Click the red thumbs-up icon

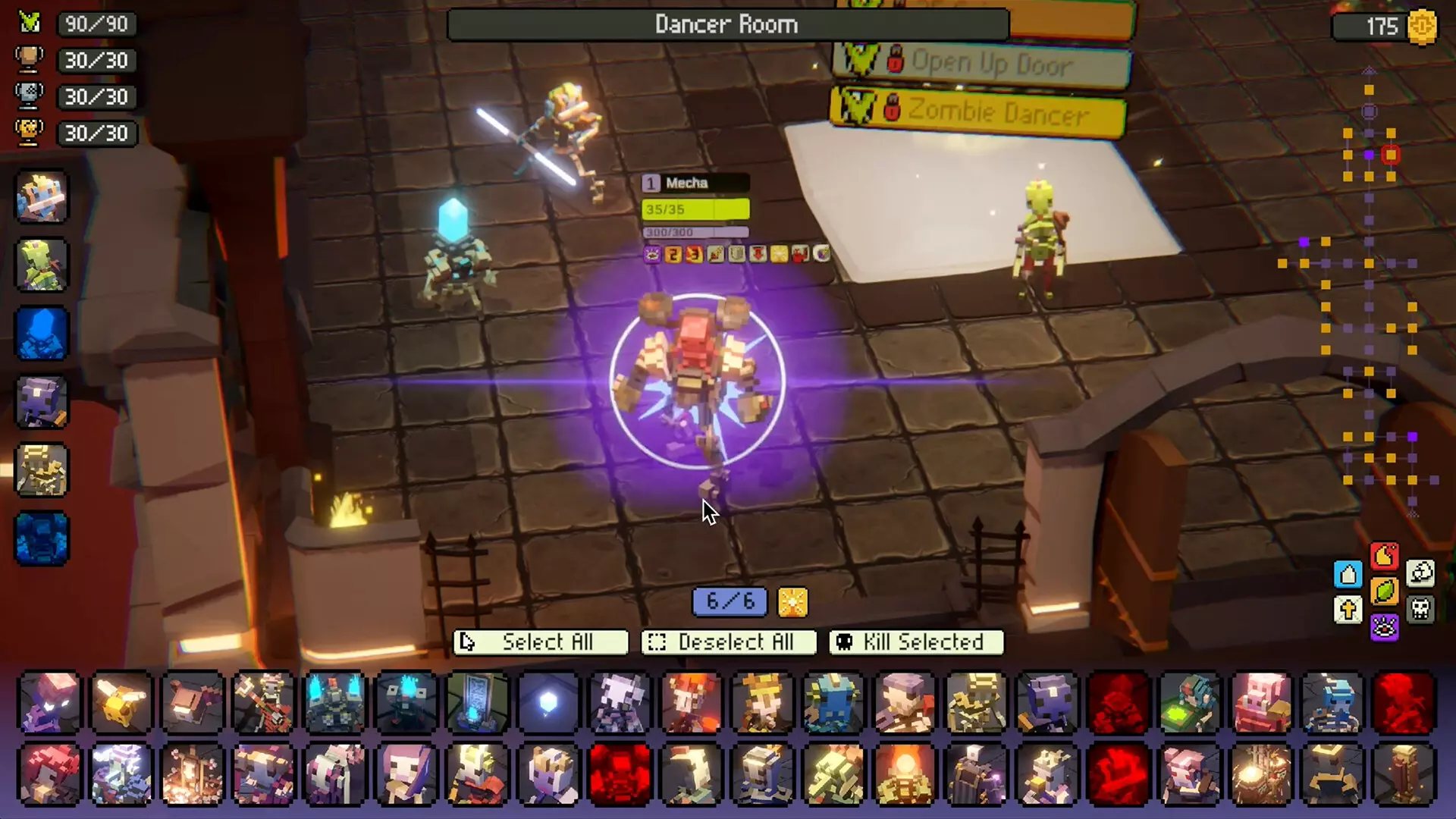tap(1384, 555)
